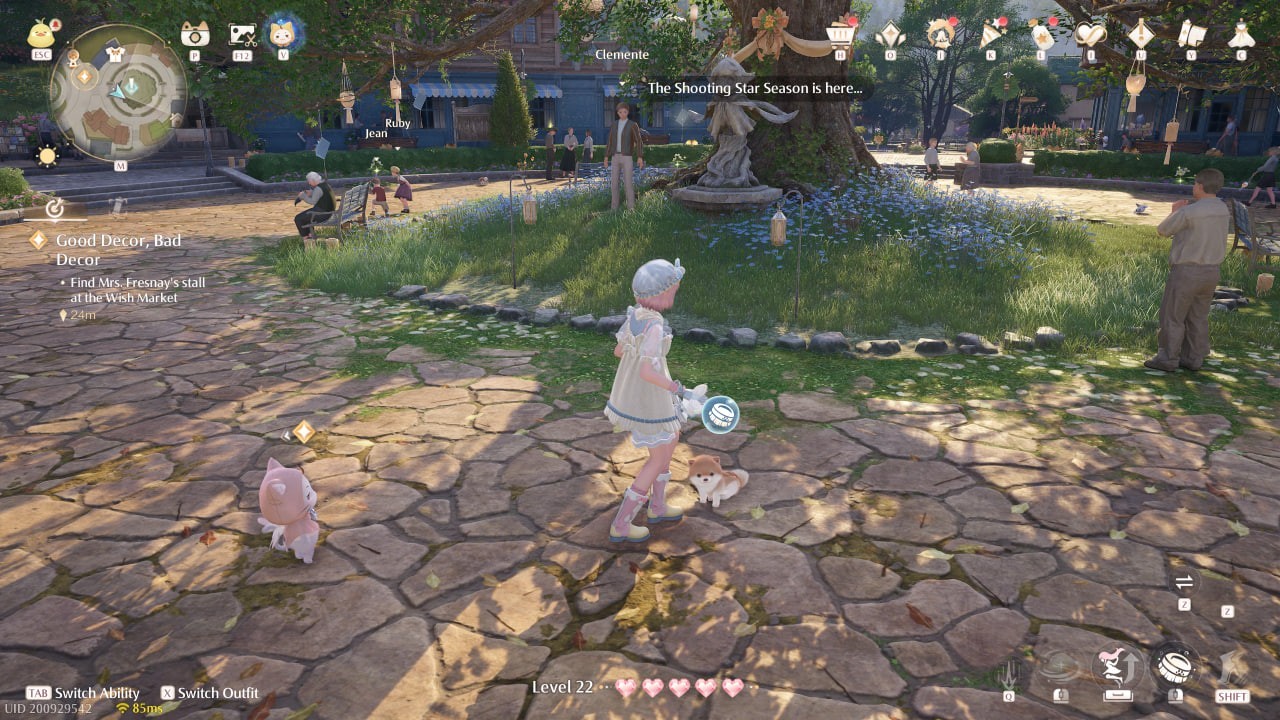1280x720 pixels.
Task: Open the party popper icon
Action: pyautogui.click(x=991, y=34)
